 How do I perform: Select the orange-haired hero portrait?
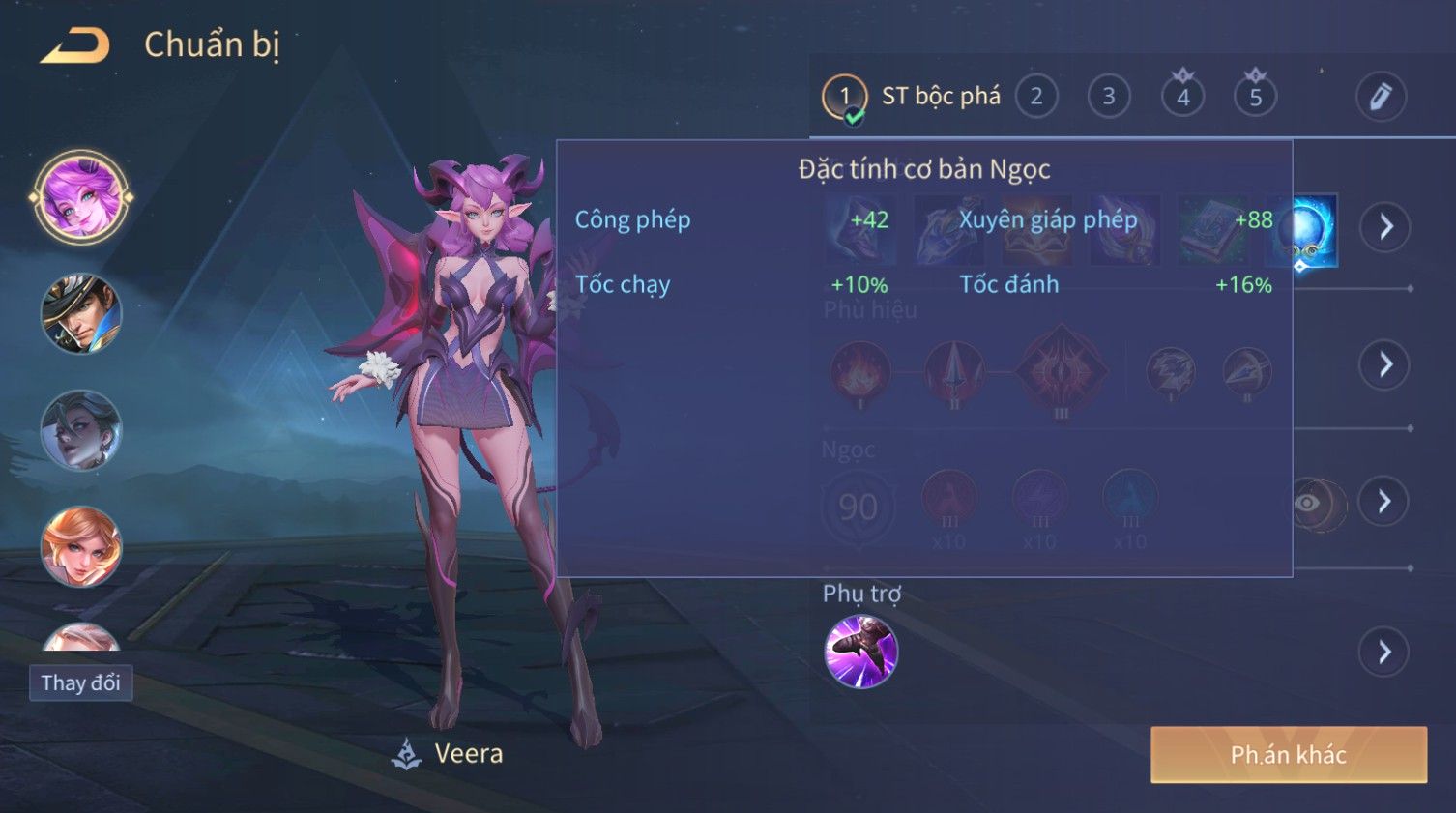click(x=81, y=546)
